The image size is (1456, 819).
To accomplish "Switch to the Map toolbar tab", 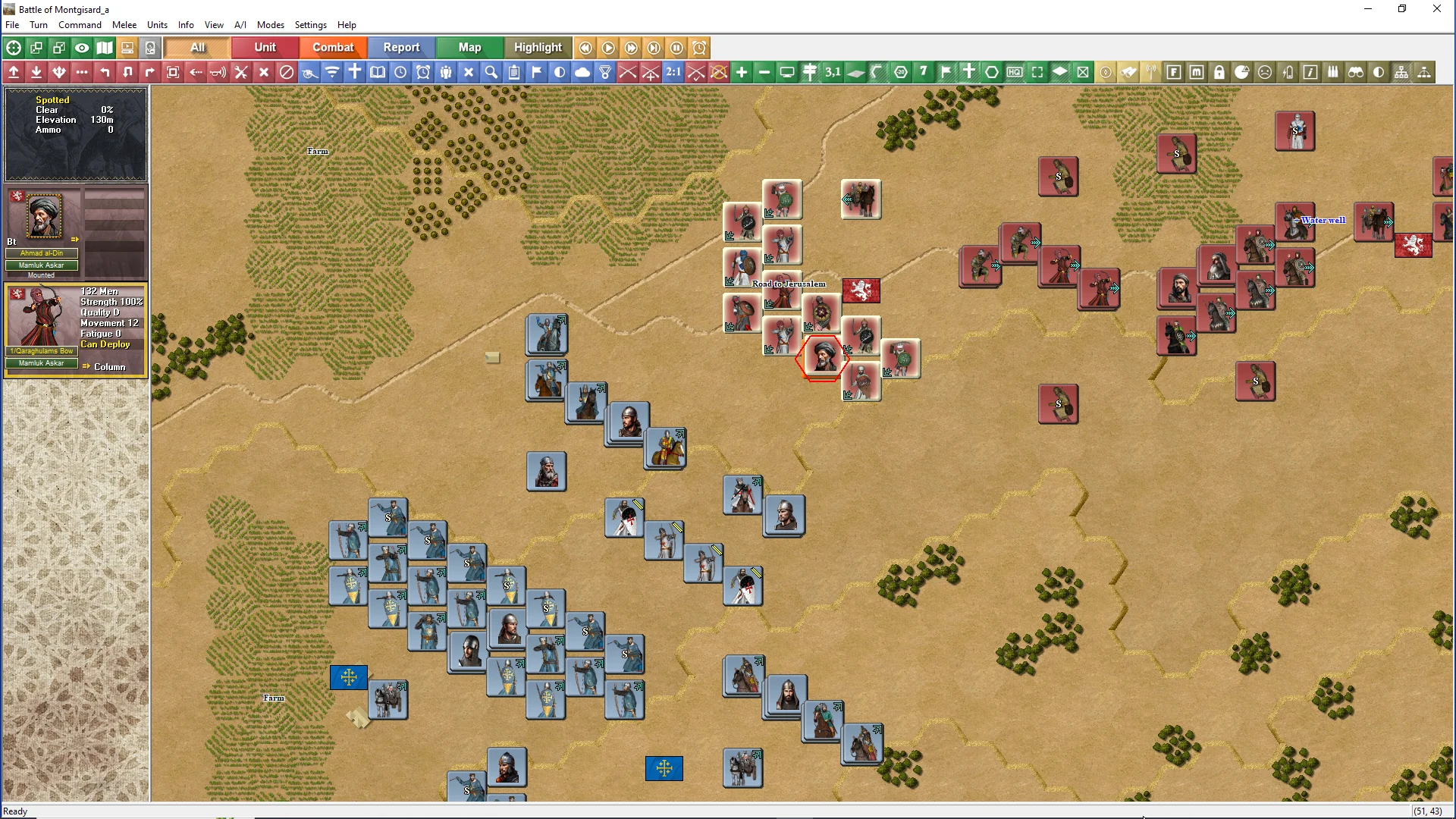I will click(x=469, y=47).
